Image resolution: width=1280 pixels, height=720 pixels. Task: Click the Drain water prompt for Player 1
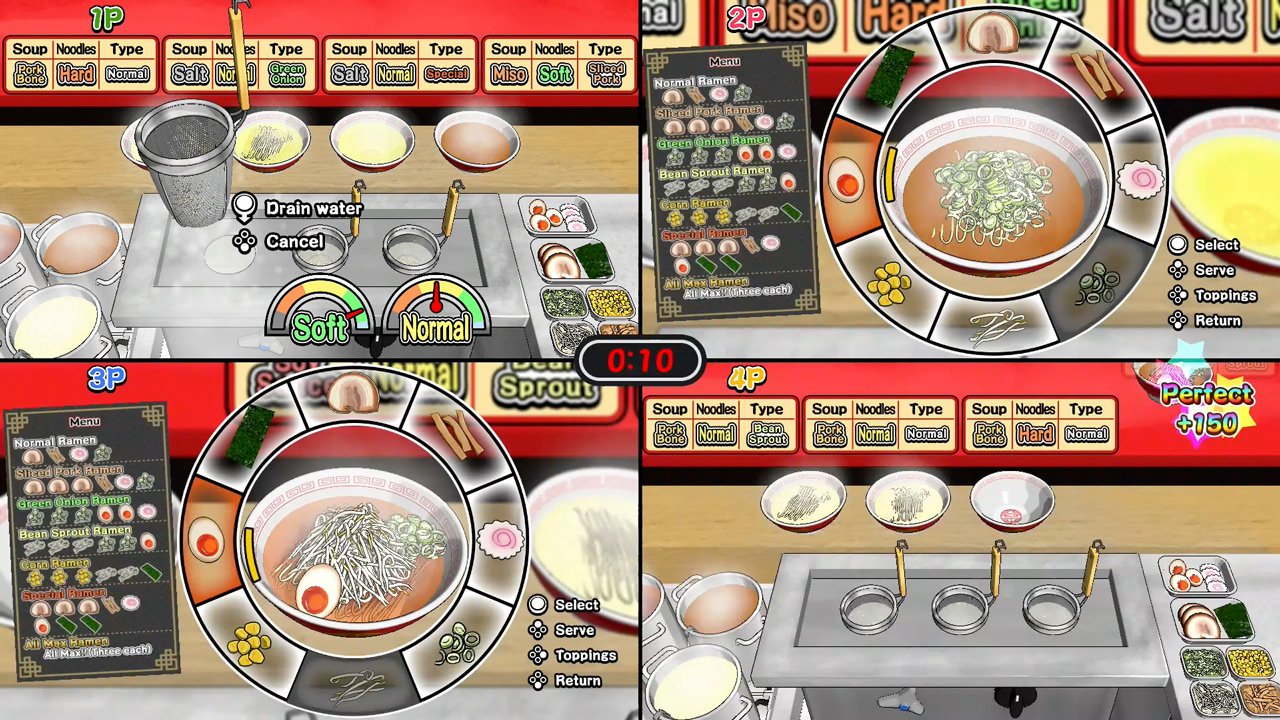313,208
